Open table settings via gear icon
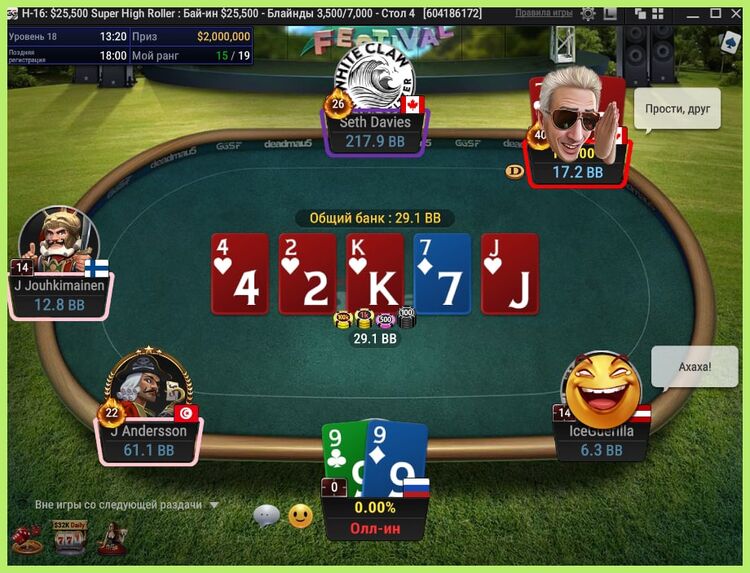750x573 pixels. click(588, 14)
